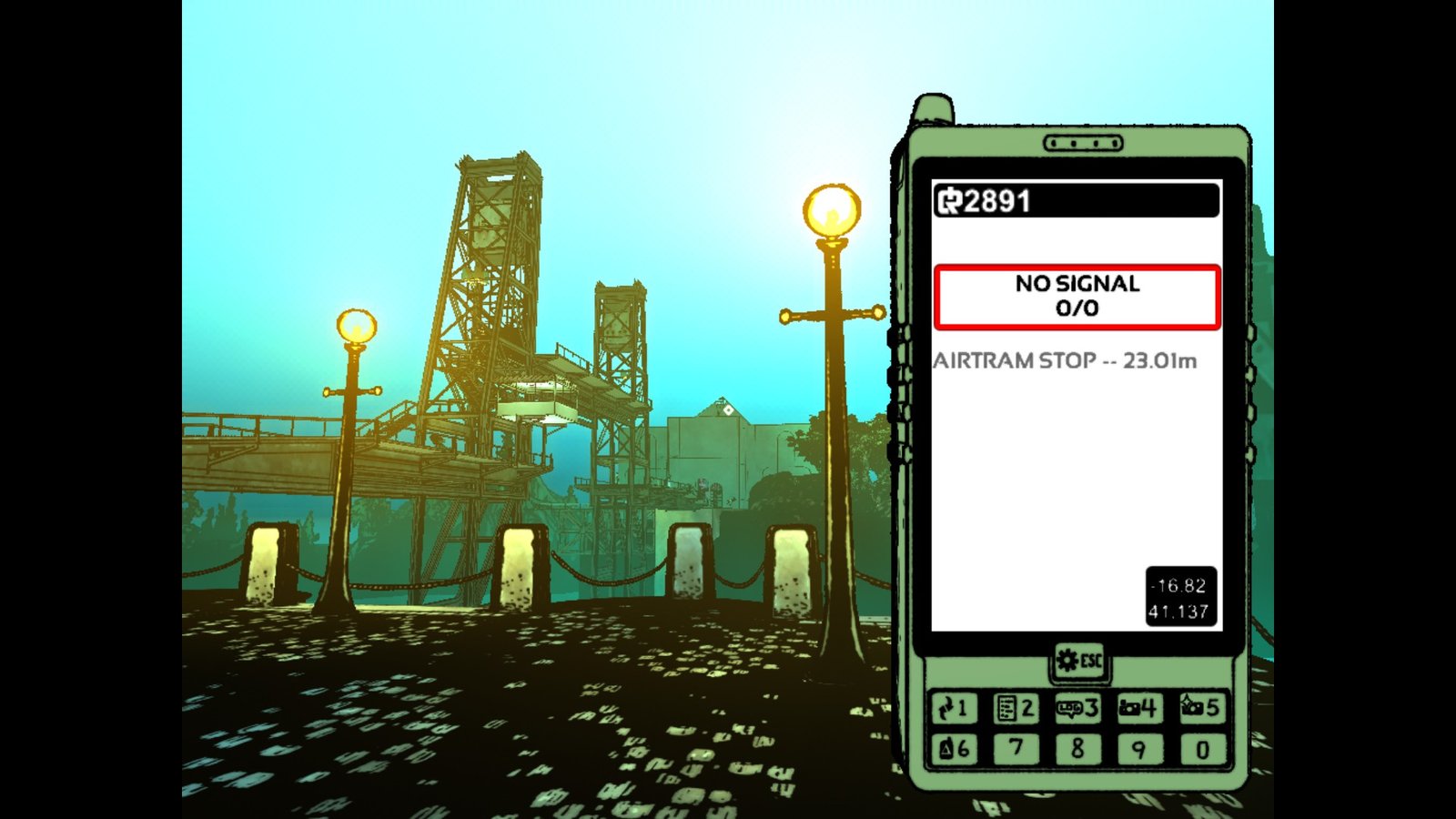The height and width of the screenshot is (819, 1456).
Task: Select the AIRTRAM STOP destination entry
Action: (x=1065, y=361)
